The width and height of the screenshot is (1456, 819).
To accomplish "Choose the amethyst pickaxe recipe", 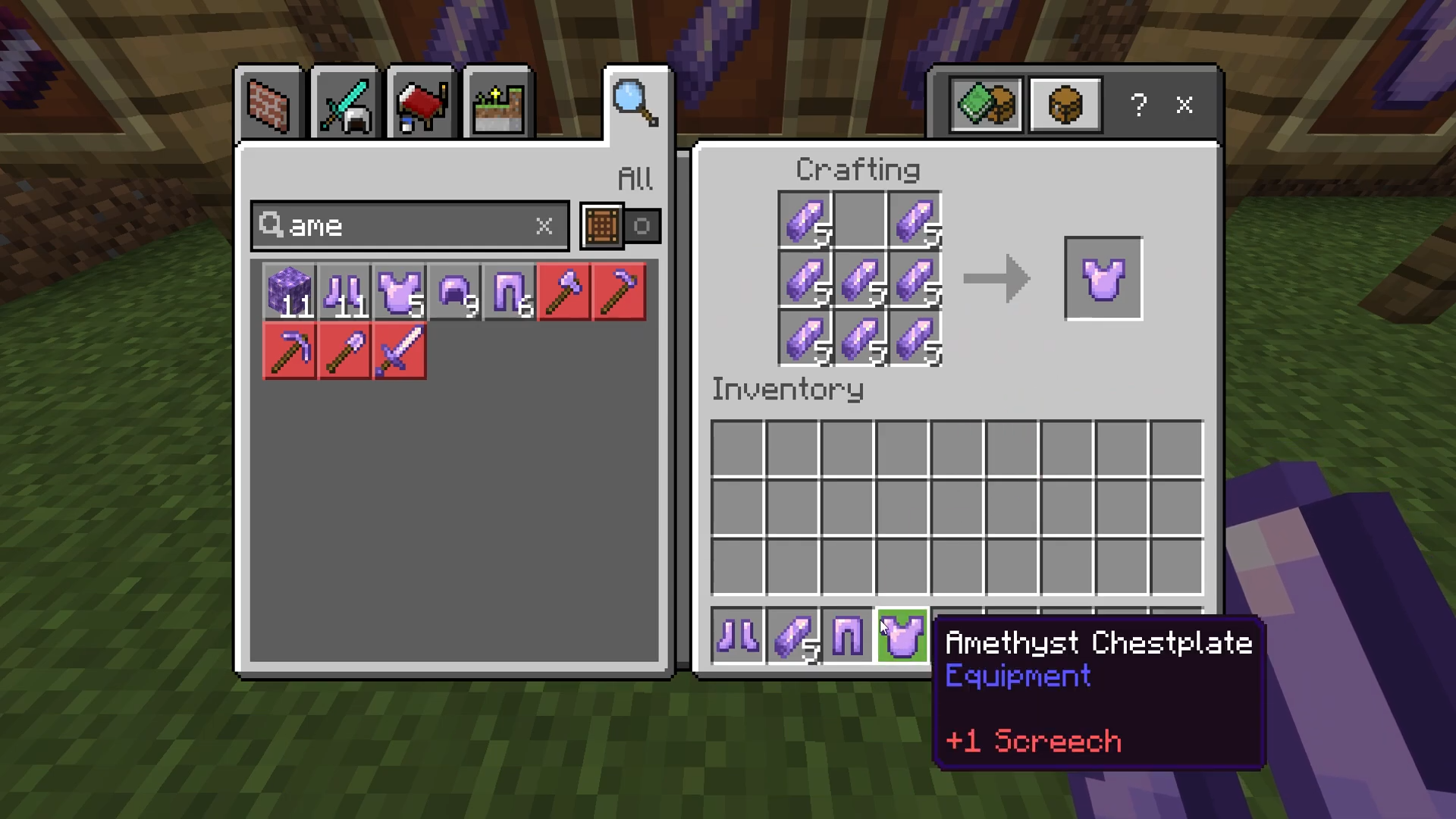I will click(x=290, y=351).
